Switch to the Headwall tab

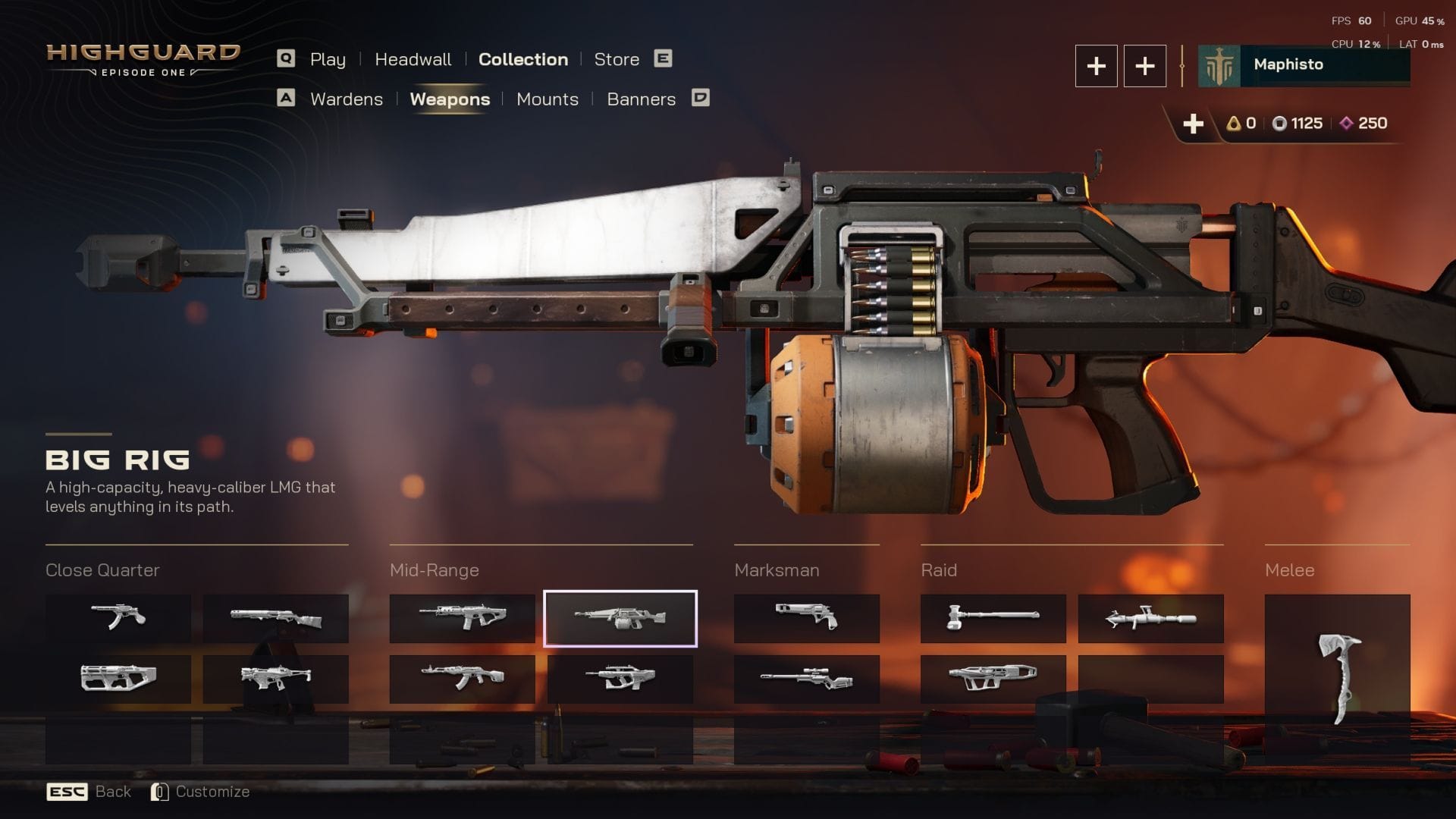coord(413,59)
